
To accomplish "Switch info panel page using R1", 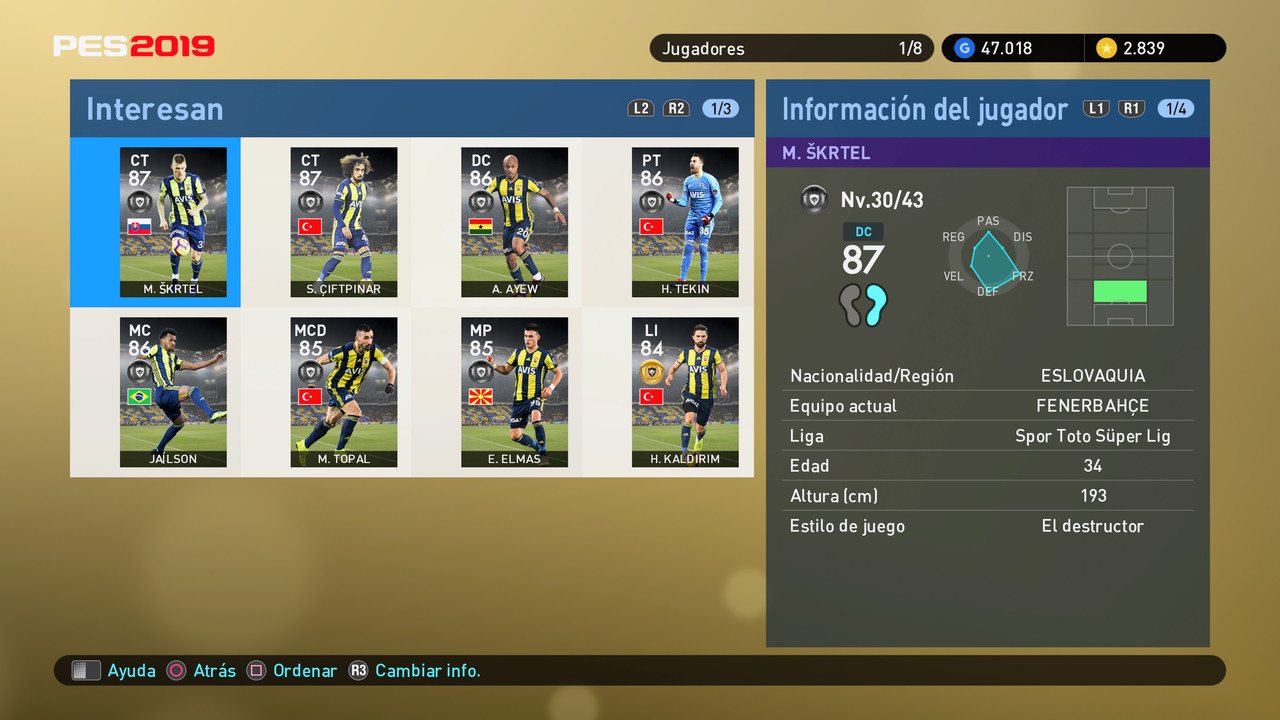I will [x=1131, y=108].
